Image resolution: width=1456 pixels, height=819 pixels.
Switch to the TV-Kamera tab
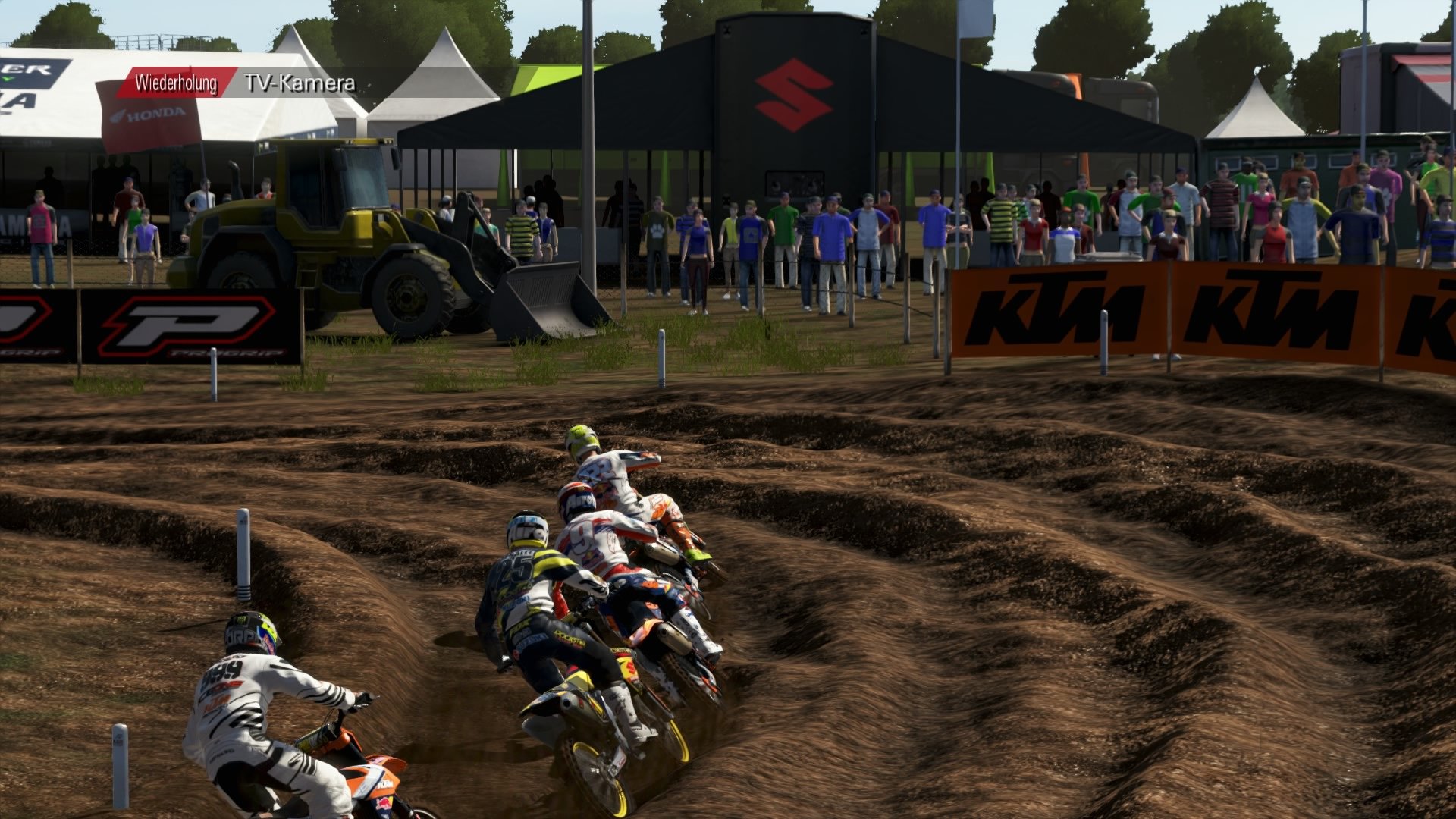[x=297, y=83]
